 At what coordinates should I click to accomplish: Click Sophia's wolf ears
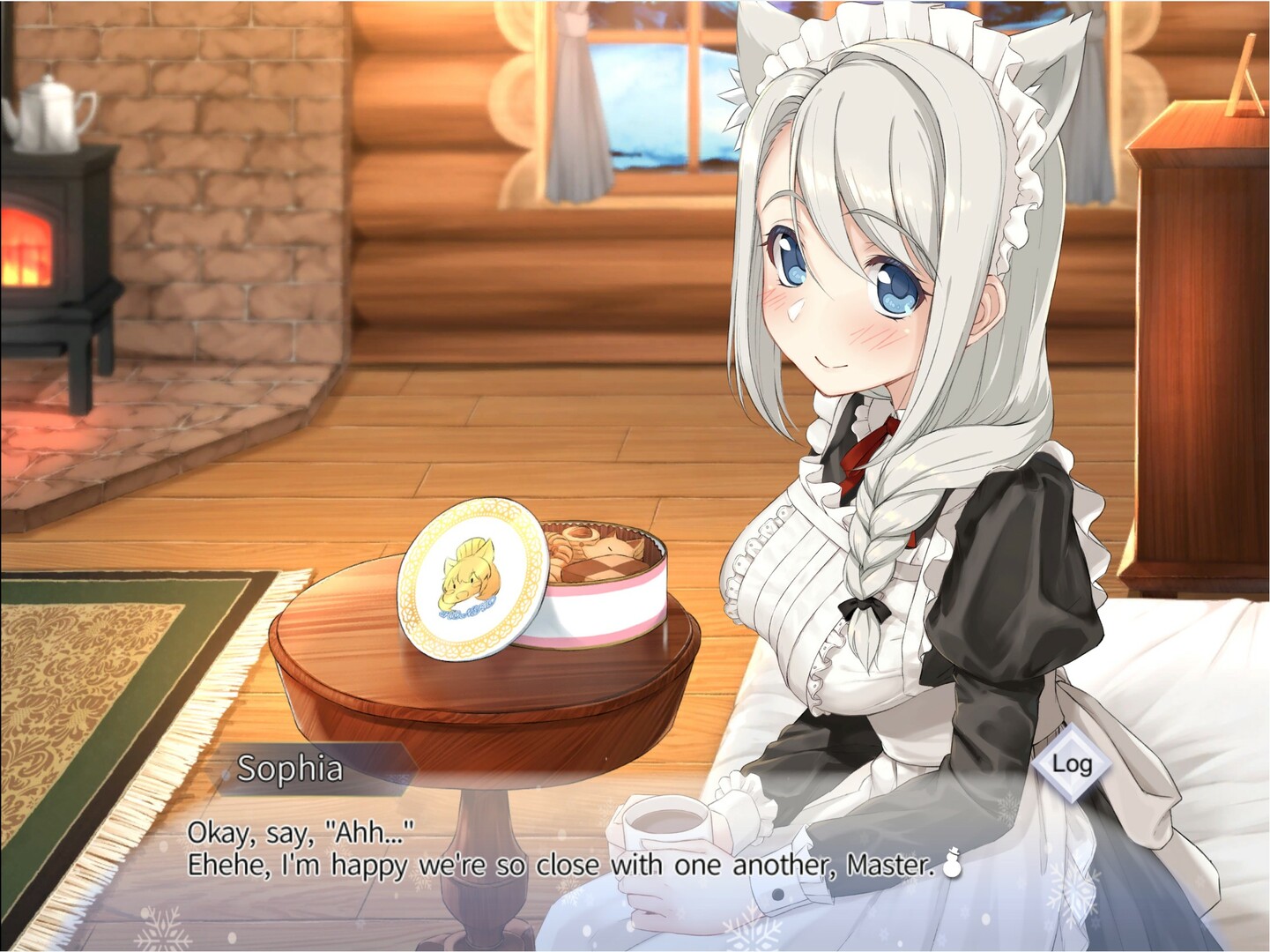point(1049,62)
